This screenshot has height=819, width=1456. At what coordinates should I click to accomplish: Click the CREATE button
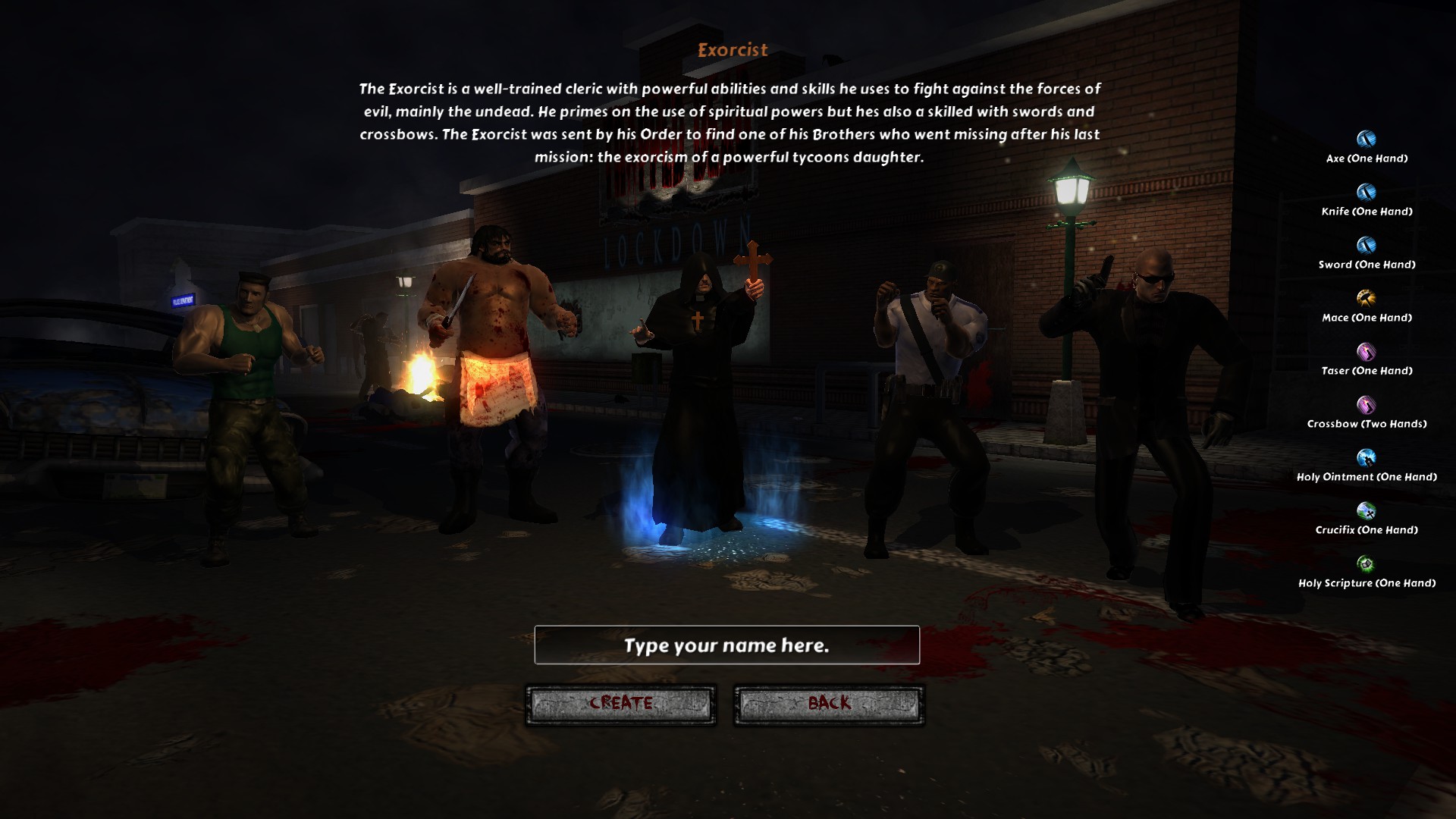(x=620, y=704)
